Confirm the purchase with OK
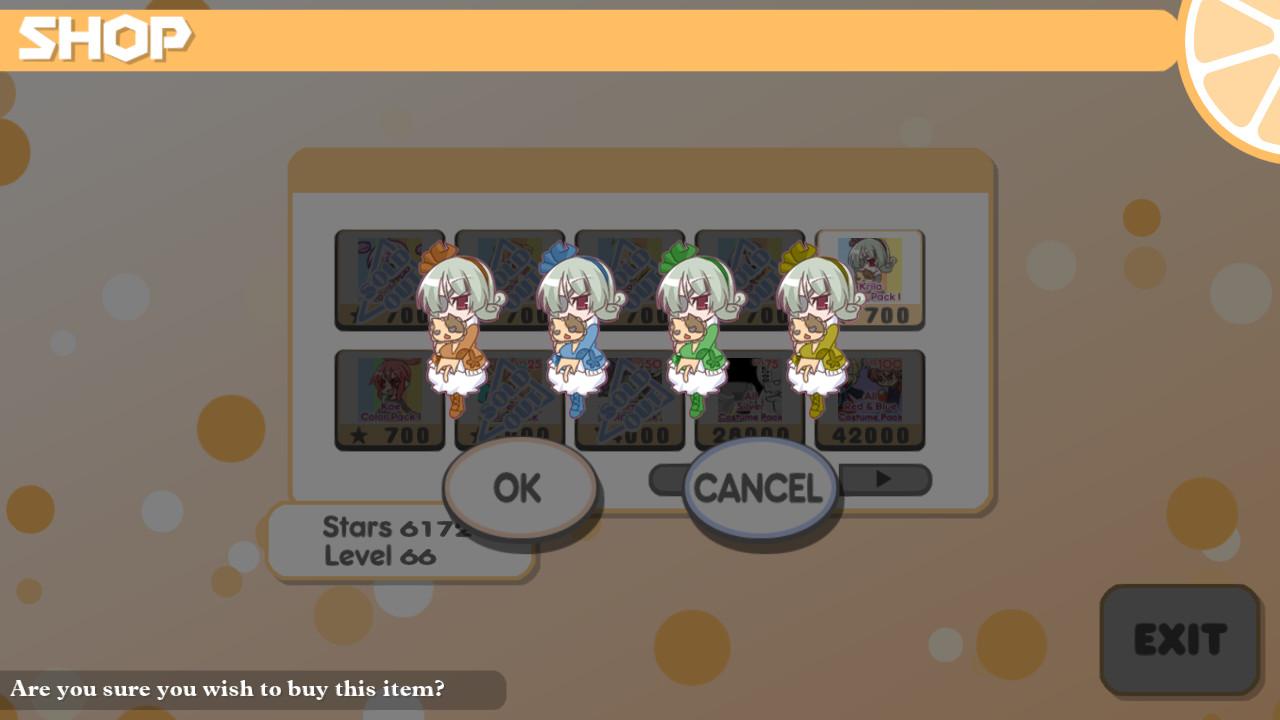 [x=520, y=487]
